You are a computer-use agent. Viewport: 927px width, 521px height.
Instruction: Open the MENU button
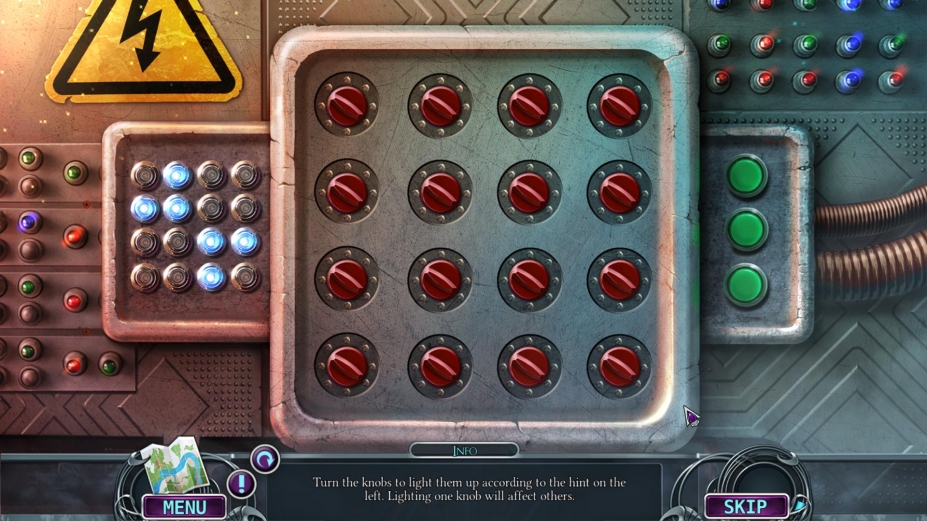tap(184, 507)
